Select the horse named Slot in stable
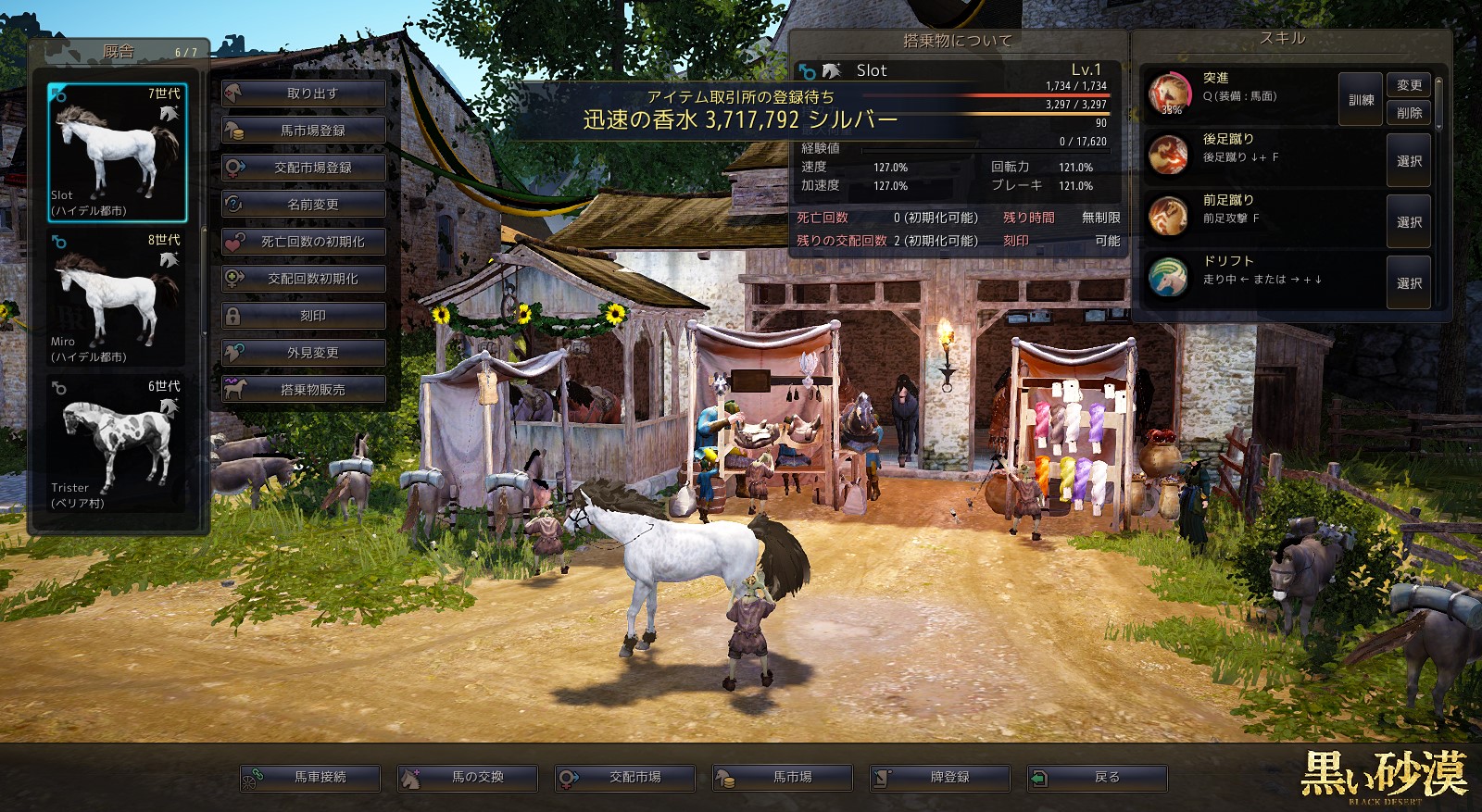Screen dimensions: 1482x812 point(117,153)
